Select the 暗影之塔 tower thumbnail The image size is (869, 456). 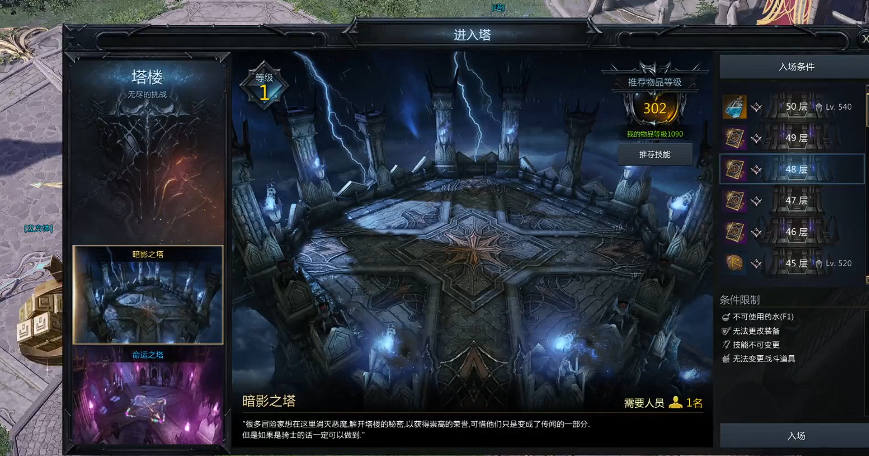click(x=147, y=296)
